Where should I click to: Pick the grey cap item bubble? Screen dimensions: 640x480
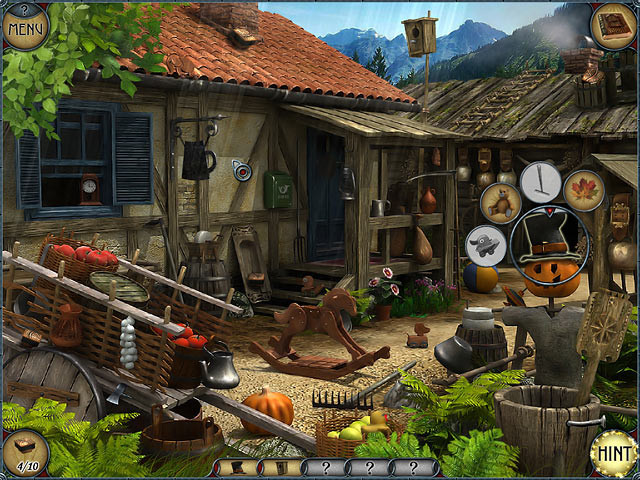pyautogui.click(x=485, y=245)
